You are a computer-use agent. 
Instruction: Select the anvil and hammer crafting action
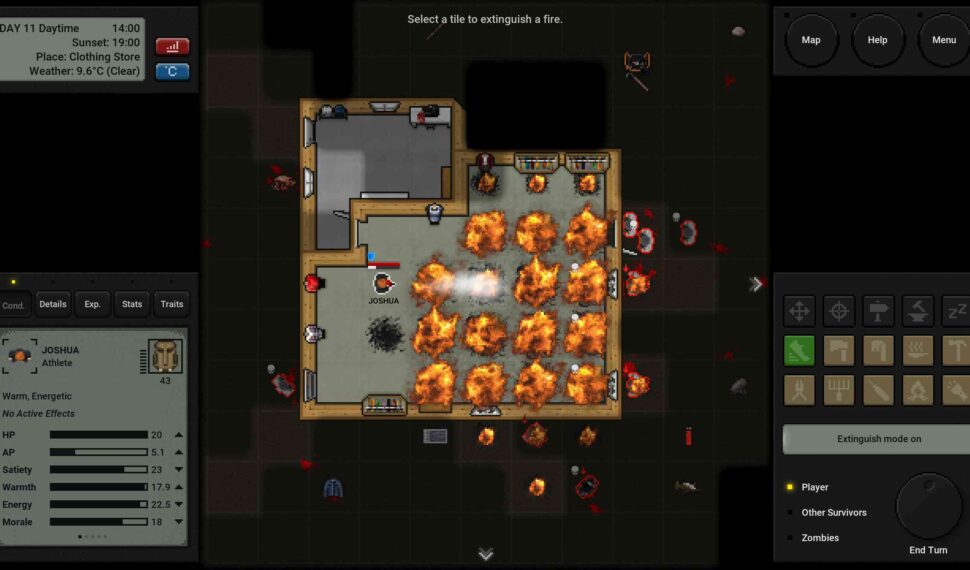[x=918, y=311]
